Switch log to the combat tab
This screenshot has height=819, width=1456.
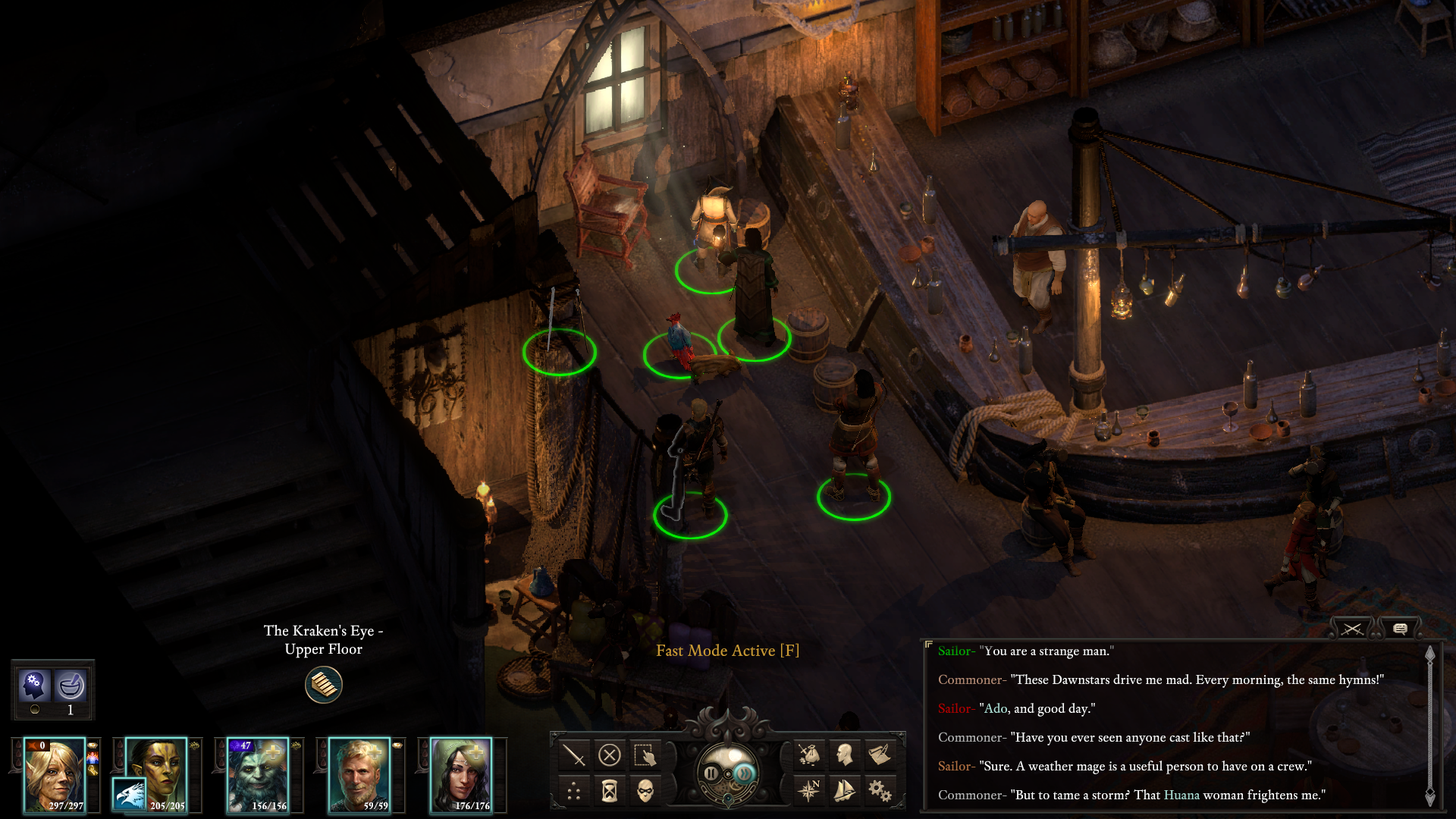1352,629
